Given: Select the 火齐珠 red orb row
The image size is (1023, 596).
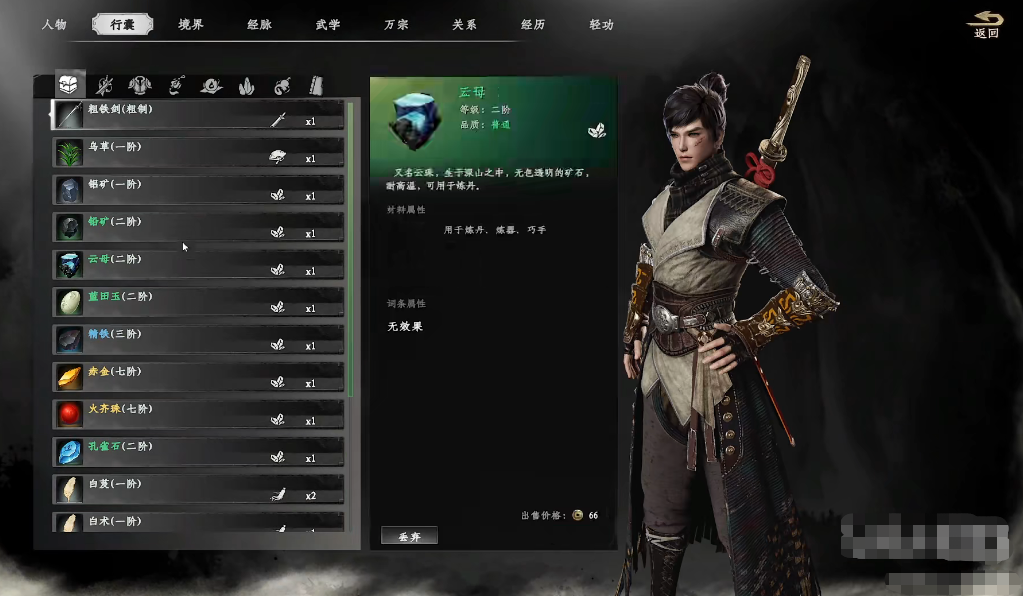Looking at the screenshot, I should (x=198, y=414).
